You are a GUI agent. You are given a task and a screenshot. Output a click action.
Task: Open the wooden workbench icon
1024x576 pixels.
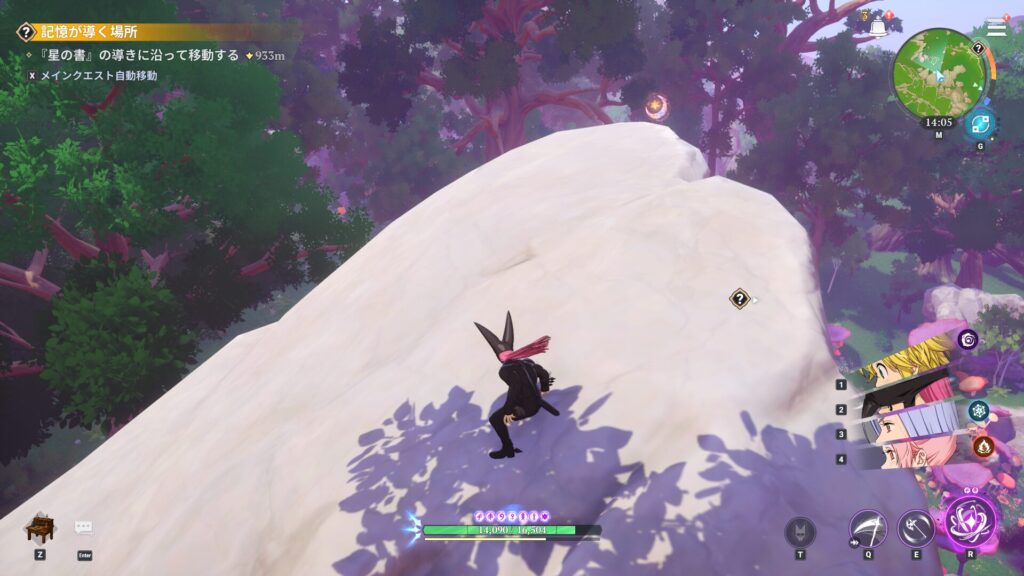[x=39, y=527]
